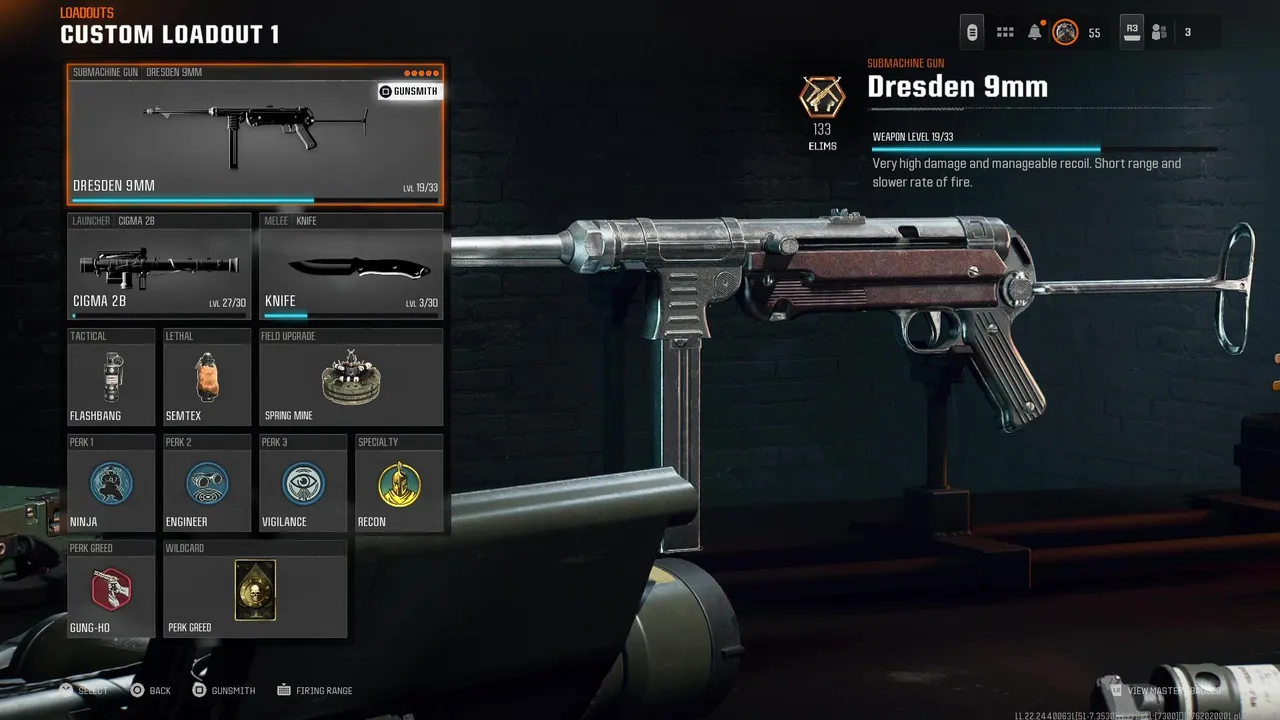Screen dimensions: 1280x720
Task: Select the Gung-Ho perk greed slot
Action: [111, 590]
